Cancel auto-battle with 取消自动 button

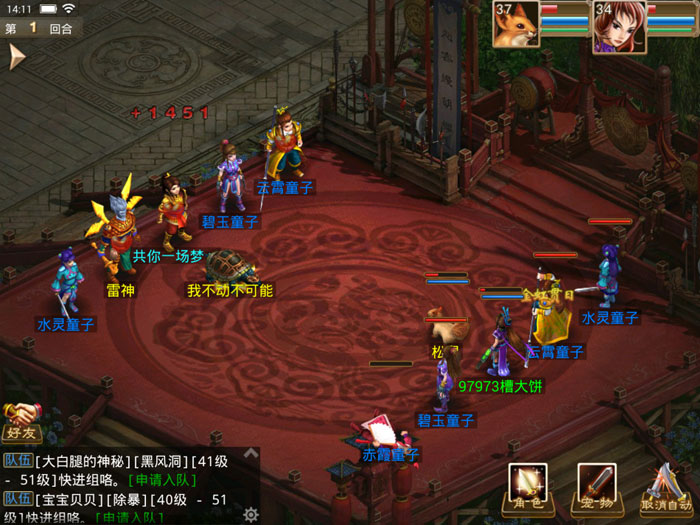coord(664,487)
